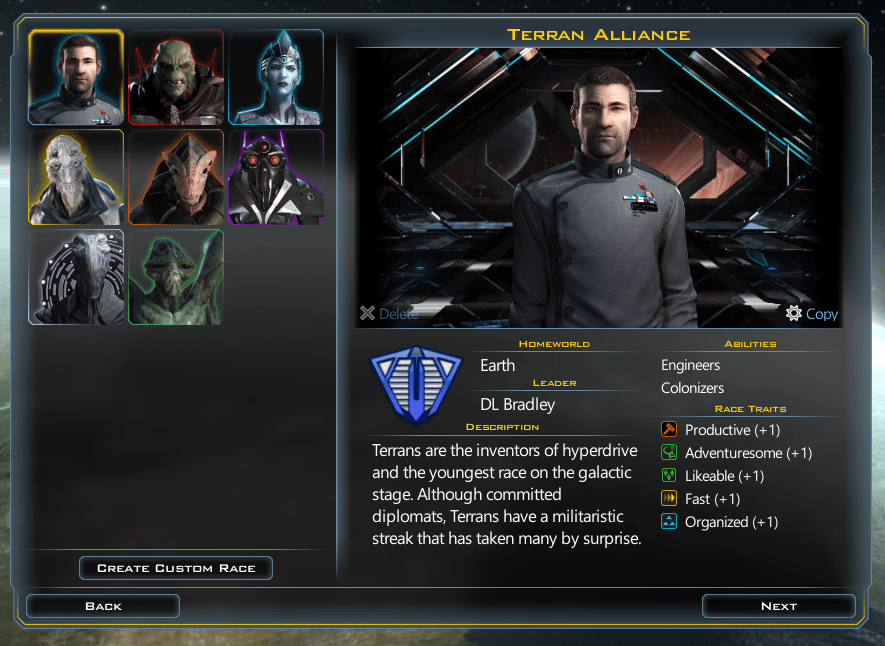Select the blue-skinned Altarian woman portrait
This screenshot has width=885, height=646.
[x=276, y=78]
